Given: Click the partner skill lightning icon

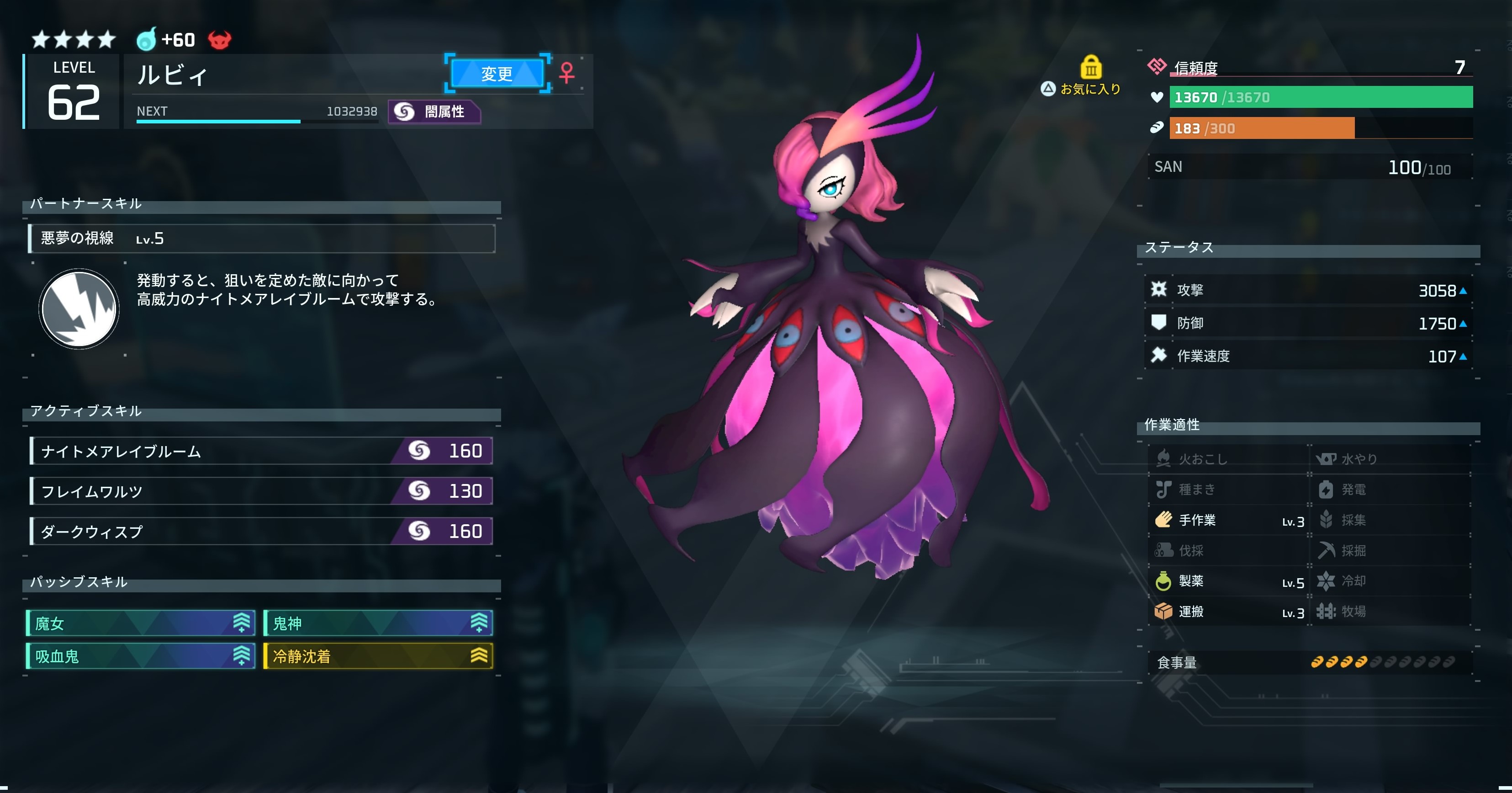Looking at the screenshot, I should 79,309.
